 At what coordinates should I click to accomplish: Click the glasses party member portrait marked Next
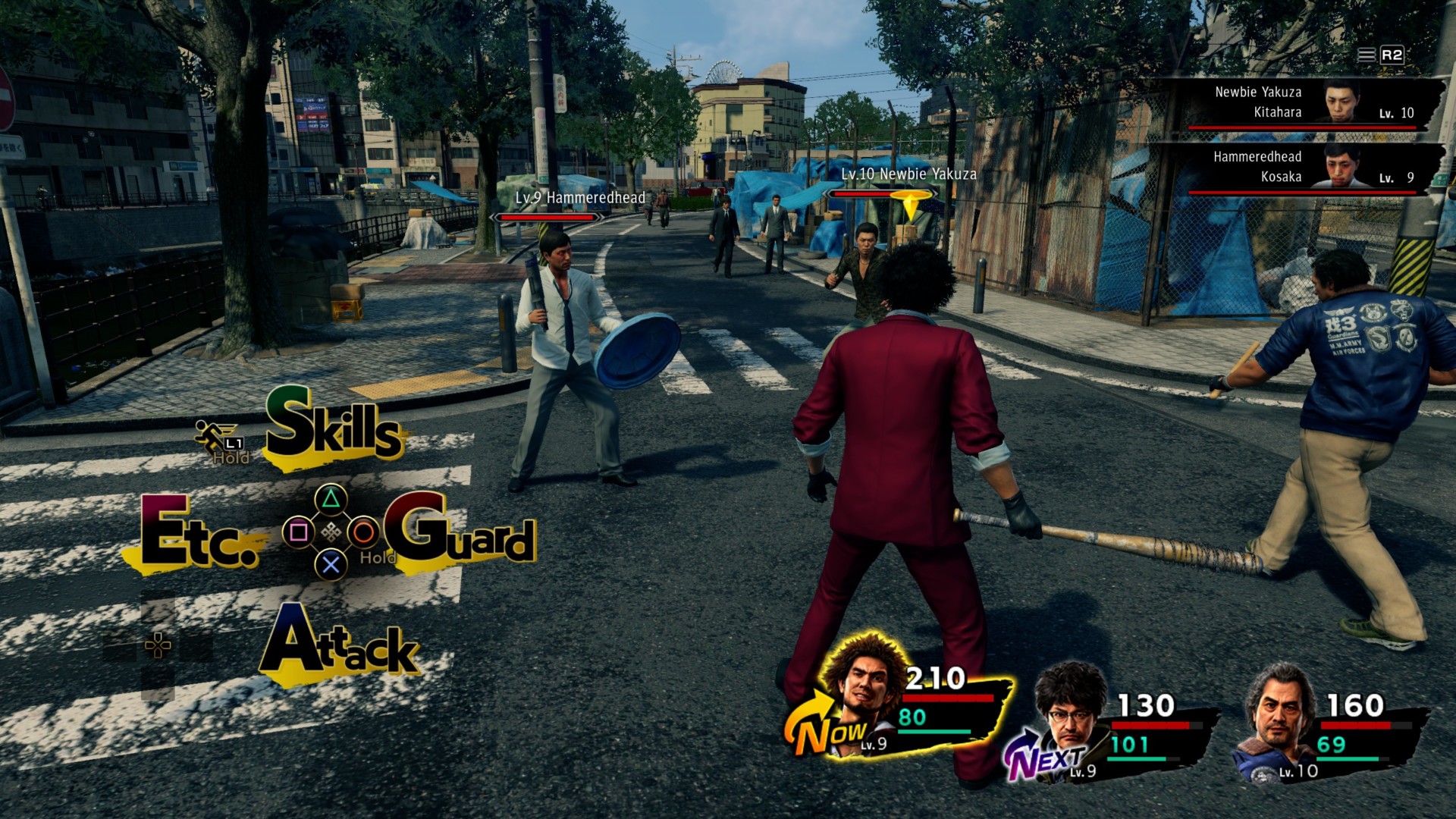[1069, 715]
